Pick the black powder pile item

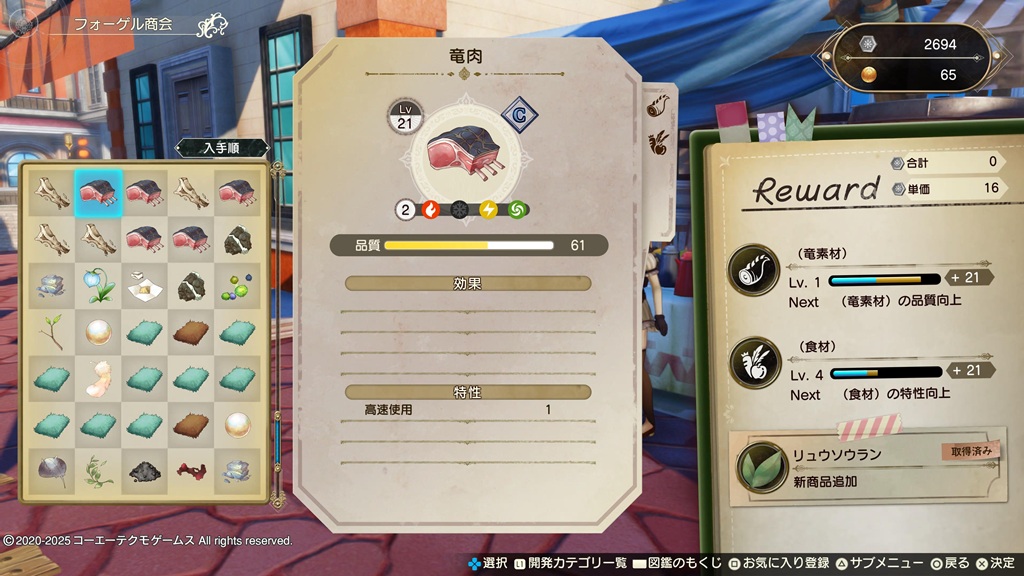pos(144,468)
